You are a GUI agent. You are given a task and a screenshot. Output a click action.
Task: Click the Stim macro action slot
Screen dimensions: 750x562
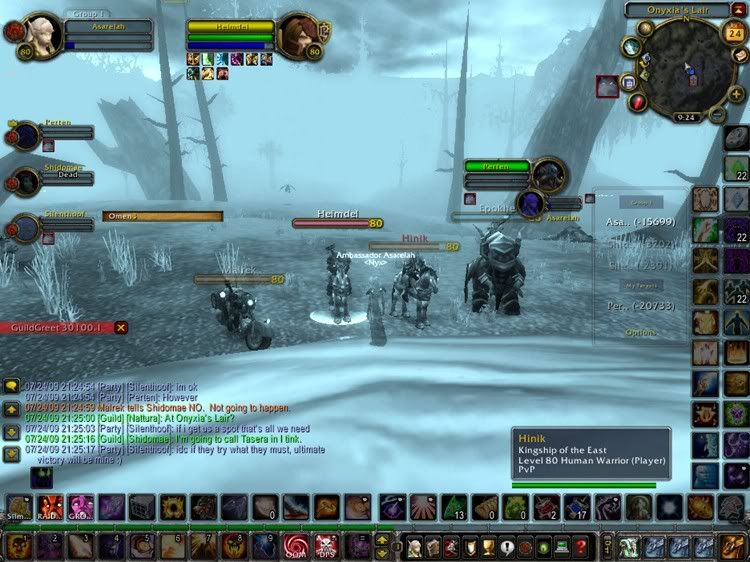(17, 508)
